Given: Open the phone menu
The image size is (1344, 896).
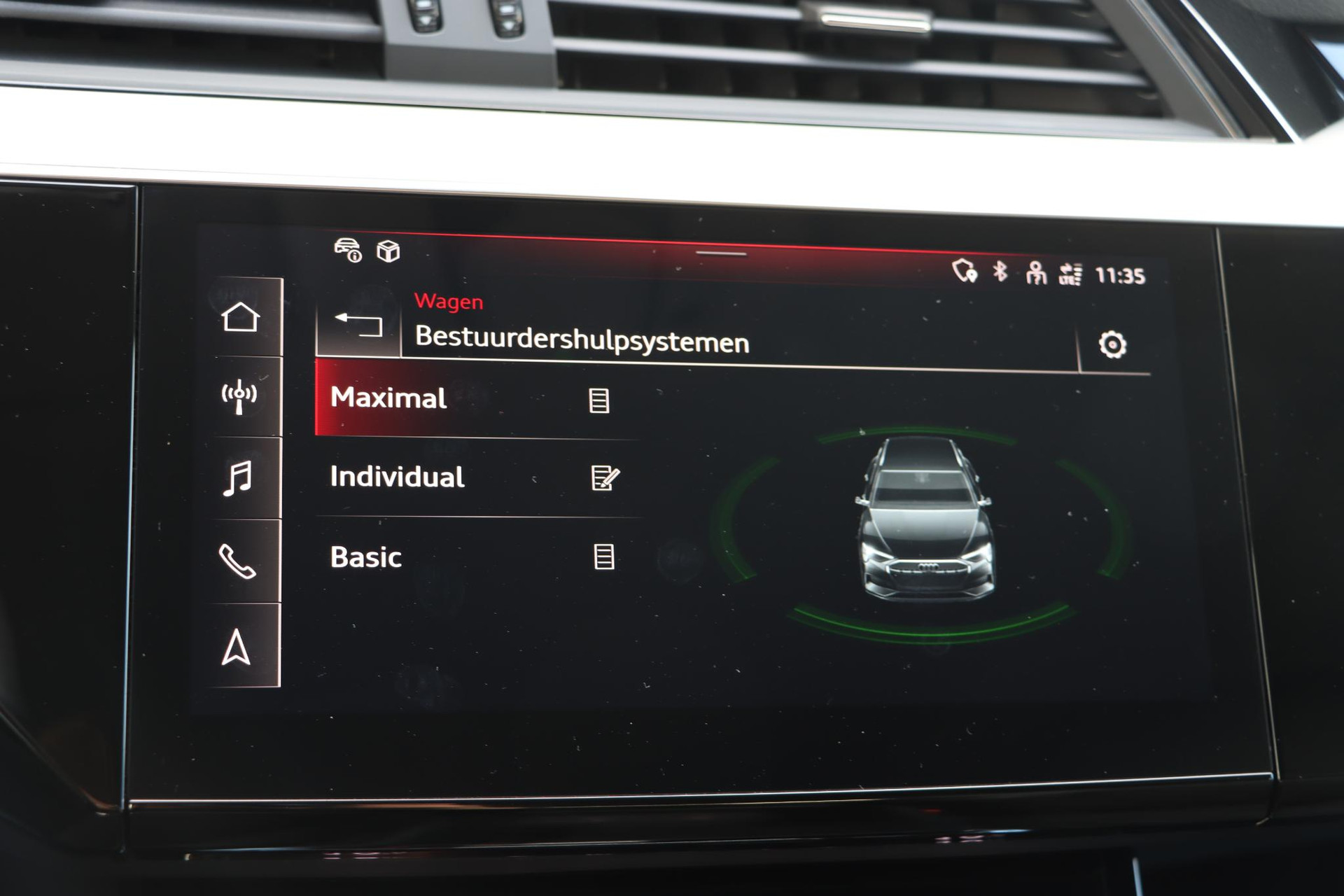Looking at the screenshot, I should coord(237,561).
